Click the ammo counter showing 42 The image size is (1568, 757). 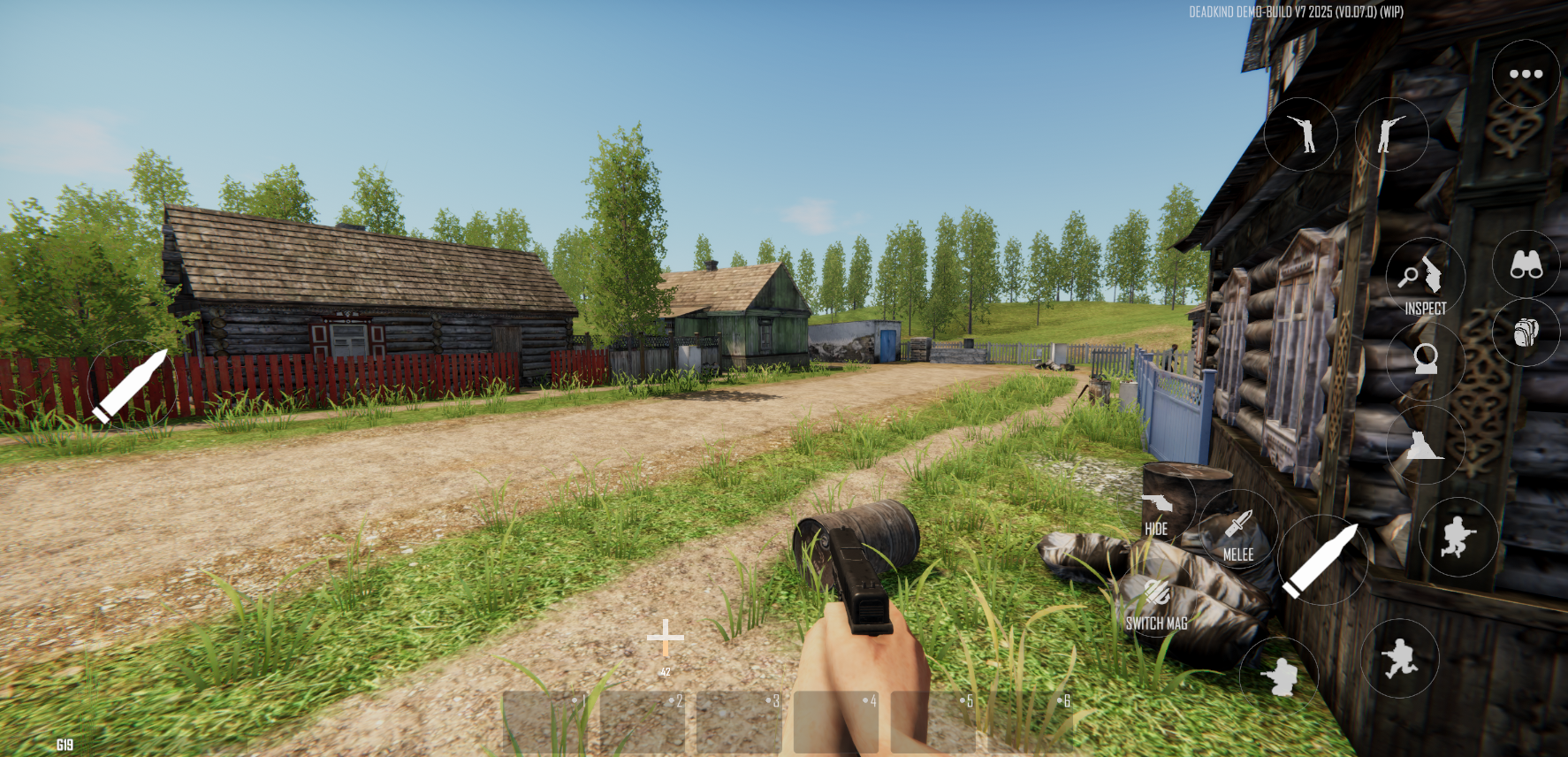pos(666,670)
